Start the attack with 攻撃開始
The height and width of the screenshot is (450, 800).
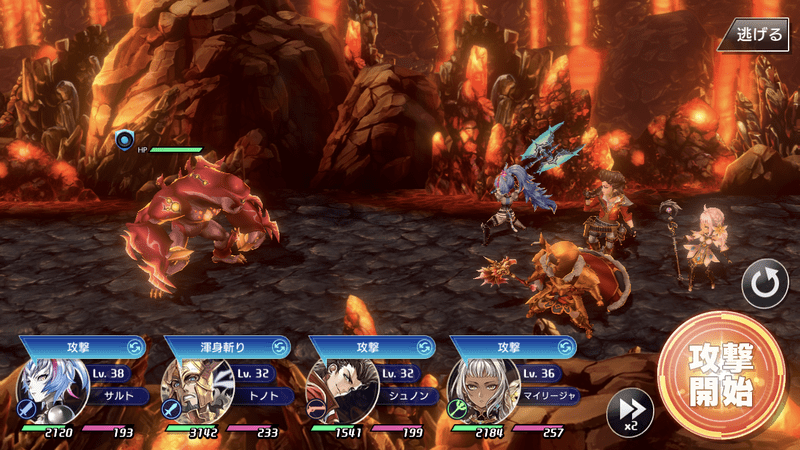(720, 375)
